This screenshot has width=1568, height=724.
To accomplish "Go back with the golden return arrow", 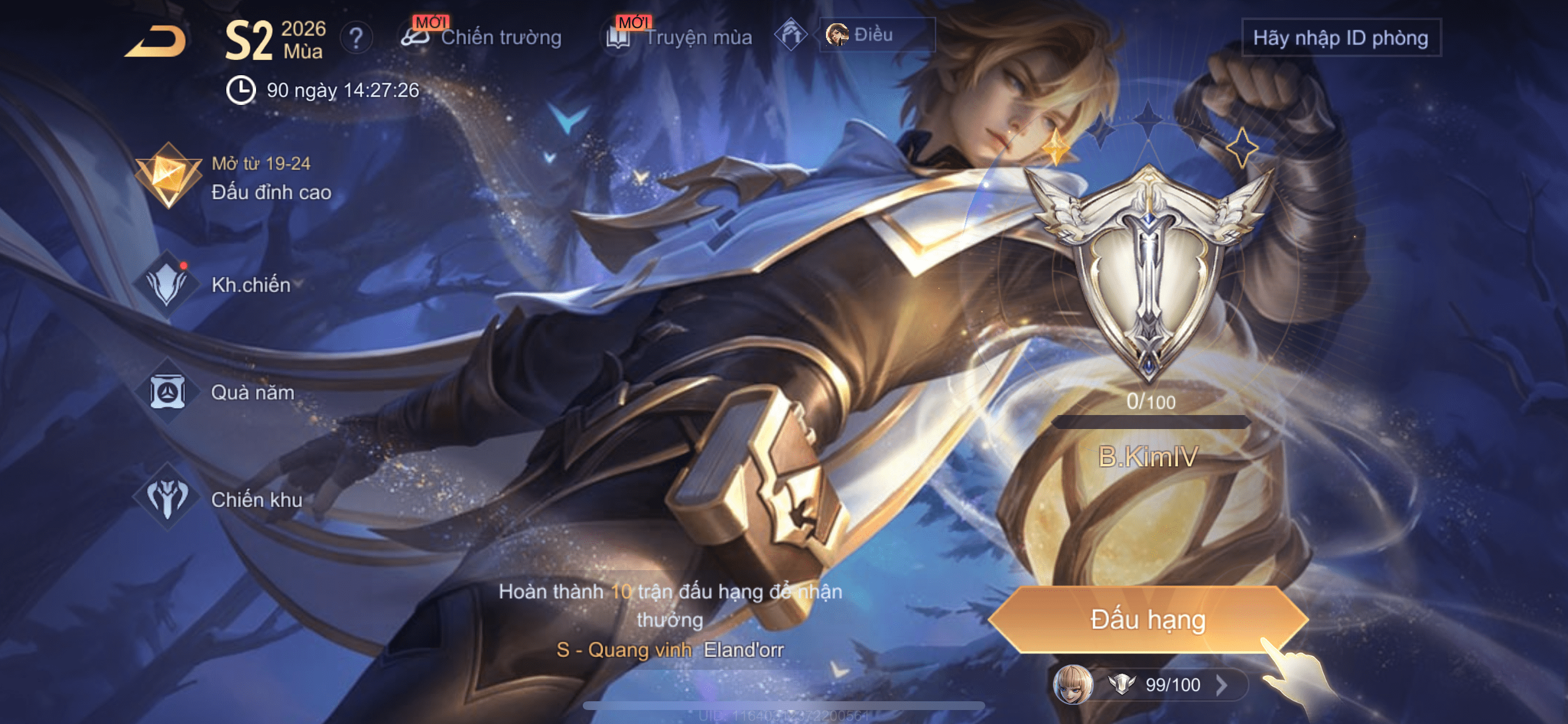I will (x=156, y=41).
